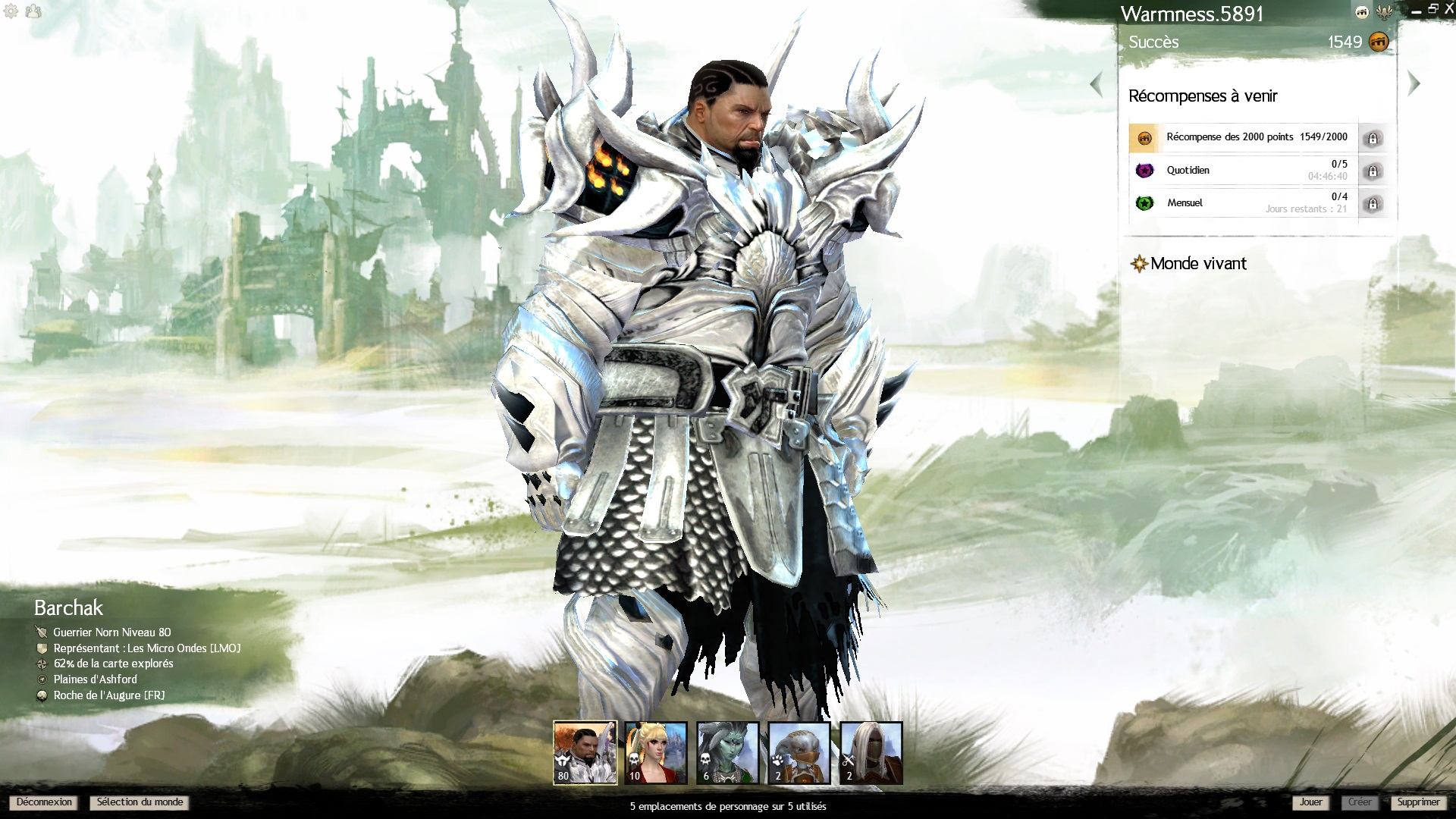This screenshot has height=819, width=1456.
Task: Play the selected character with Jouer
Action: tap(1310, 802)
